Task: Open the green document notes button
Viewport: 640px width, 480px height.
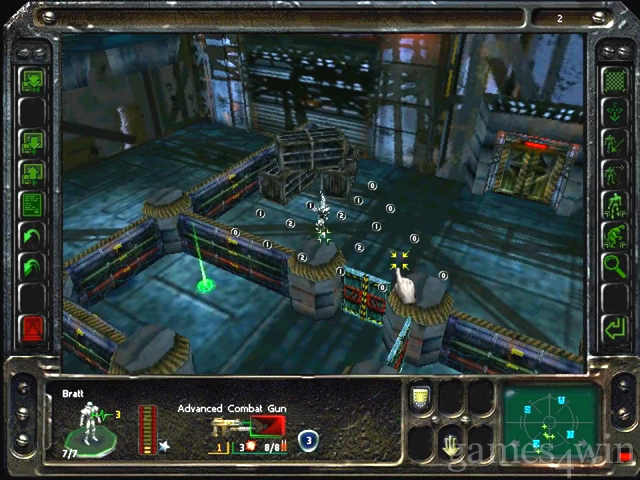Action: point(33,205)
